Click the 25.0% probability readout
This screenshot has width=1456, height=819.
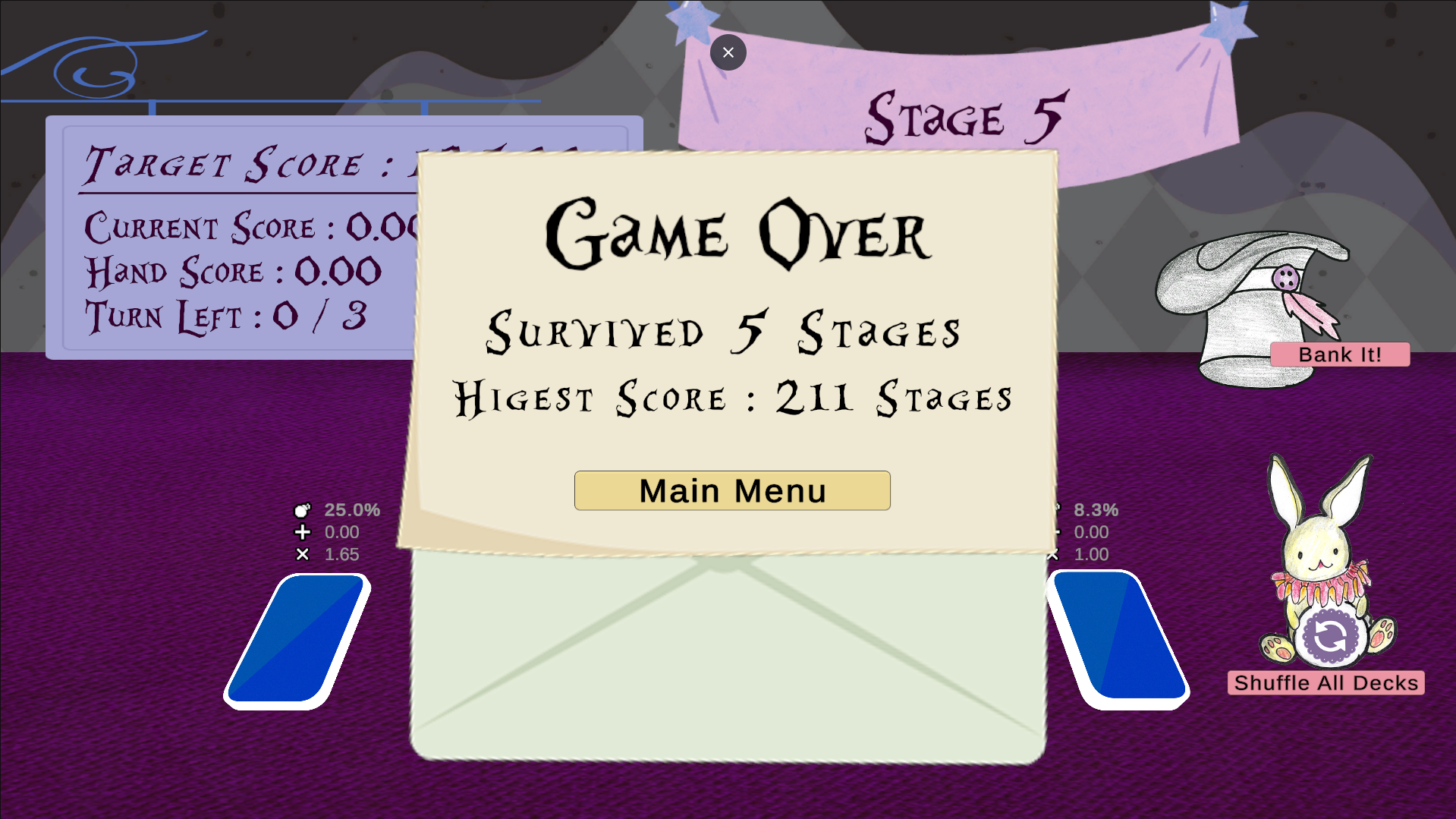point(351,510)
